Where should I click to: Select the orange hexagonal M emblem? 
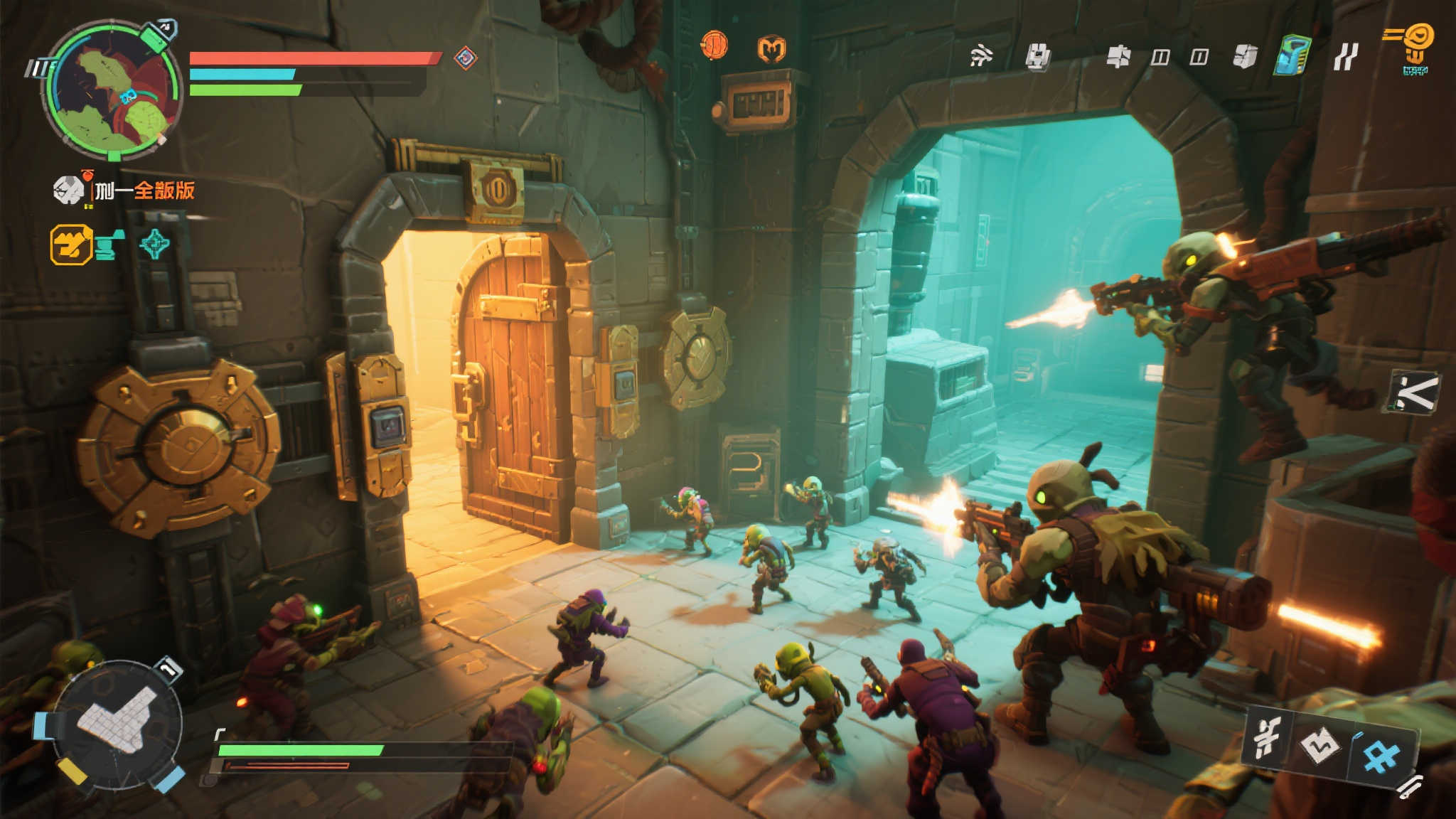tap(771, 49)
